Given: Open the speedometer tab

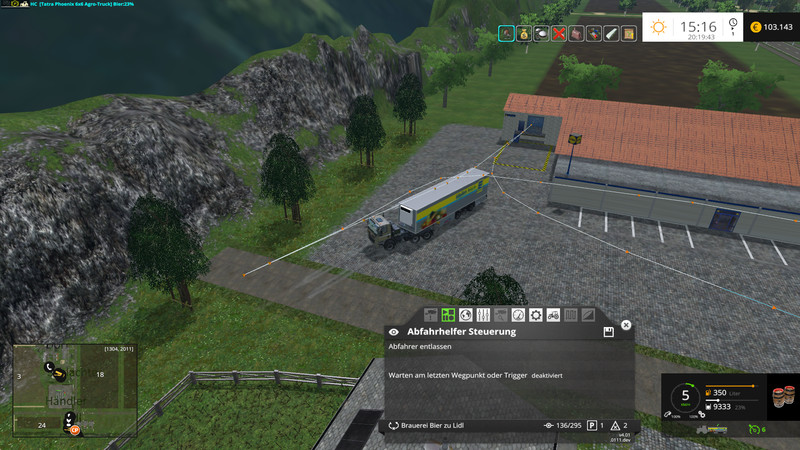Looking at the screenshot, I should 518,315.
